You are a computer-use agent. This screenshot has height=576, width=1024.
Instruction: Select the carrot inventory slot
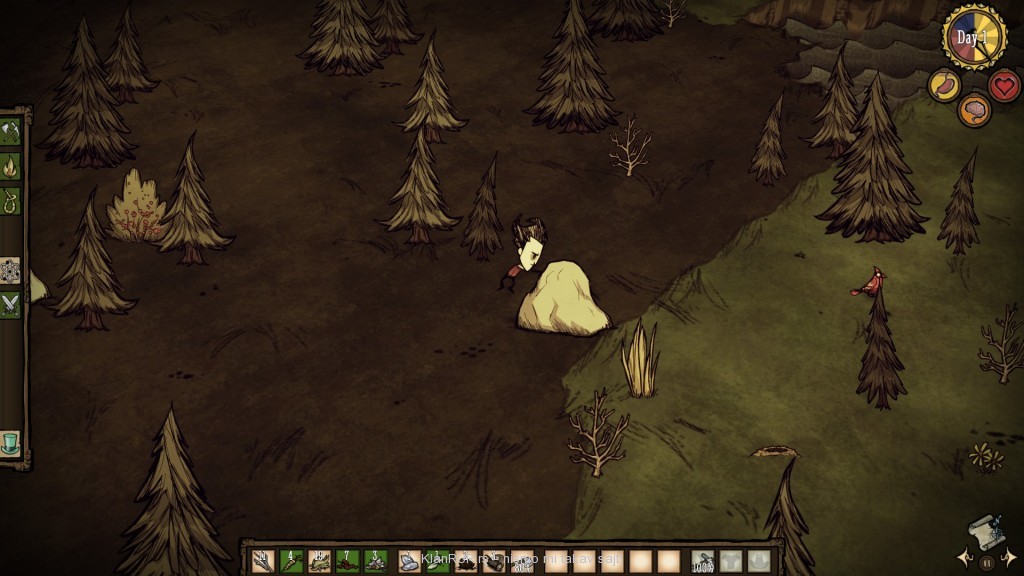pos(292,561)
